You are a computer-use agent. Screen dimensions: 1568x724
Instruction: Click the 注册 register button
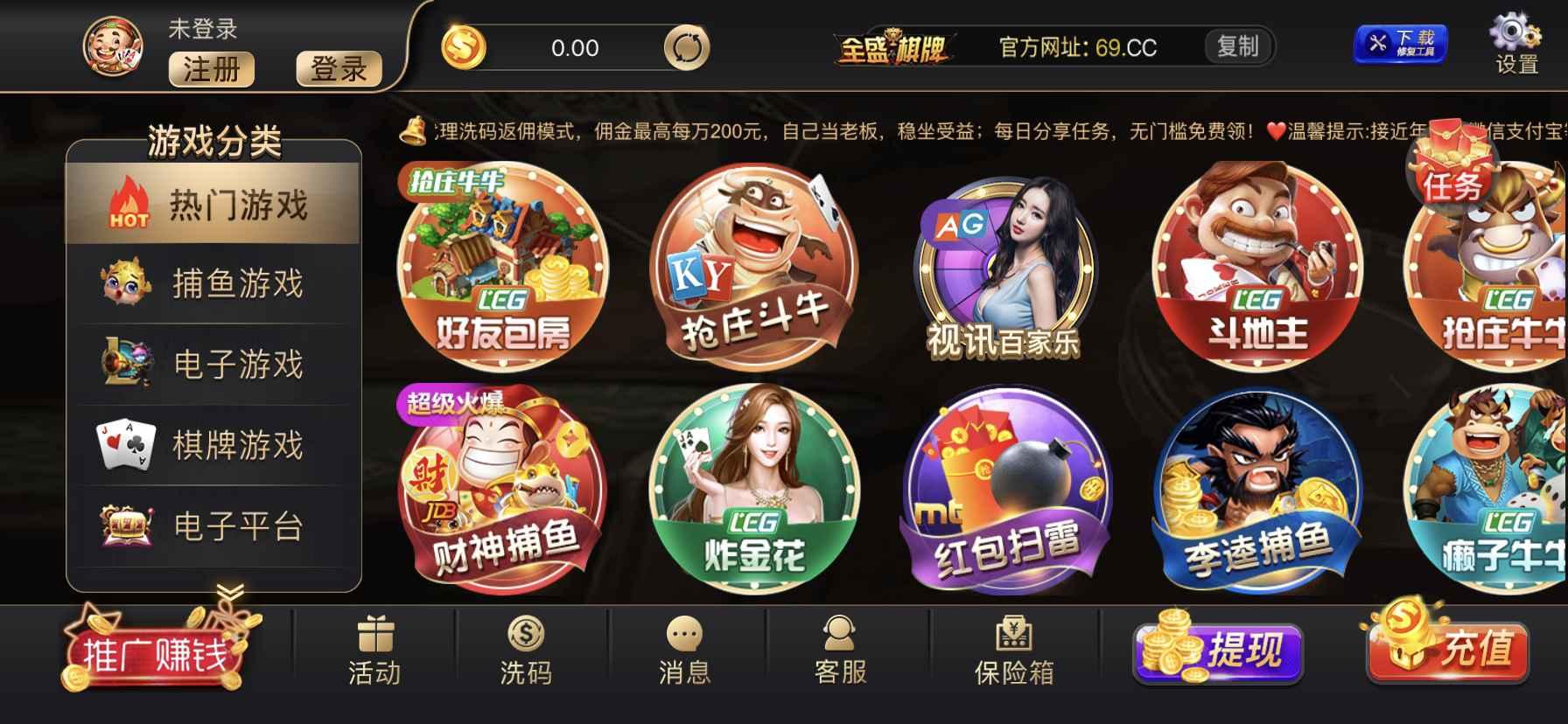tap(210, 70)
